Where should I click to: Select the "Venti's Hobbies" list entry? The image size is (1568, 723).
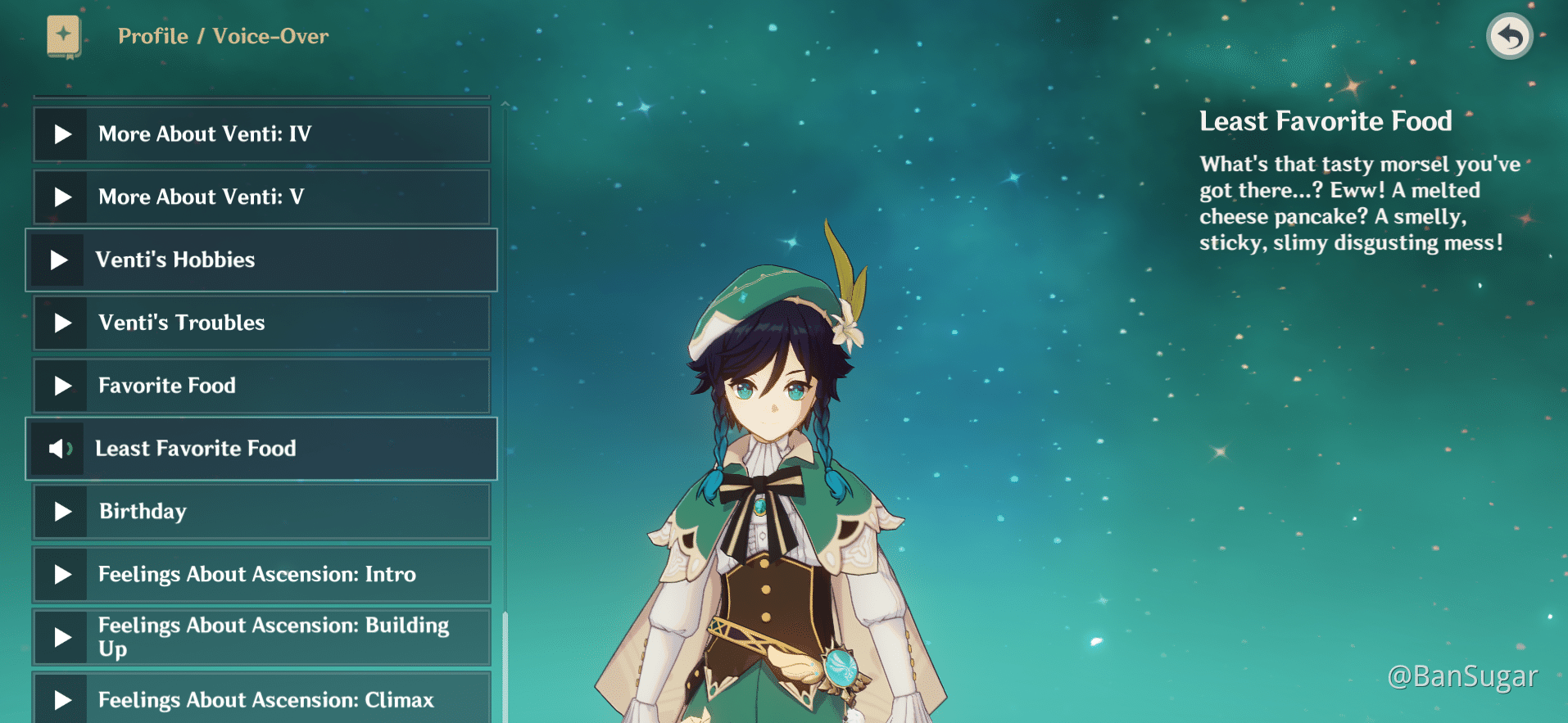pos(262,260)
